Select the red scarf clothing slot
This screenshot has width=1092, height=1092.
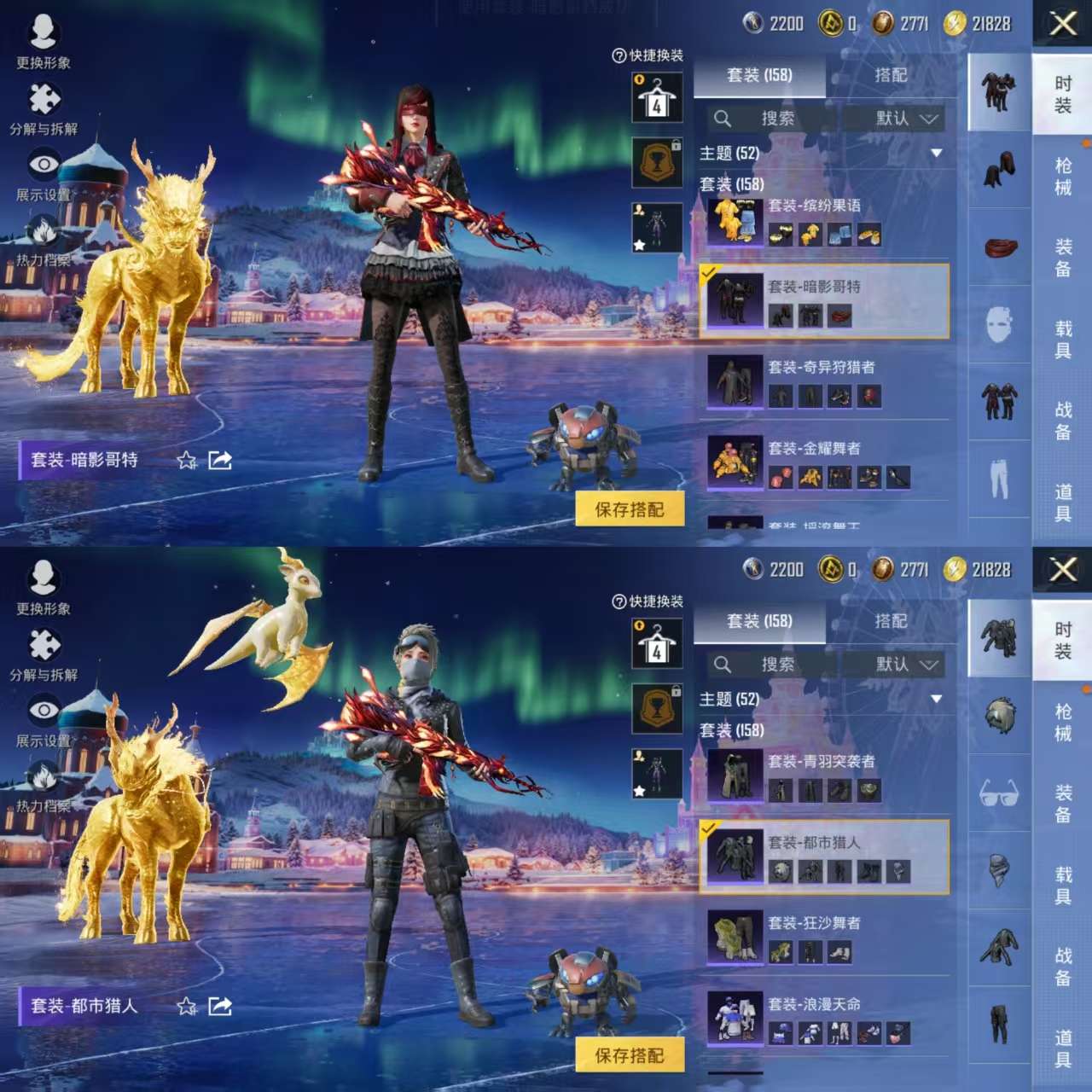click(x=1000, y=248)
